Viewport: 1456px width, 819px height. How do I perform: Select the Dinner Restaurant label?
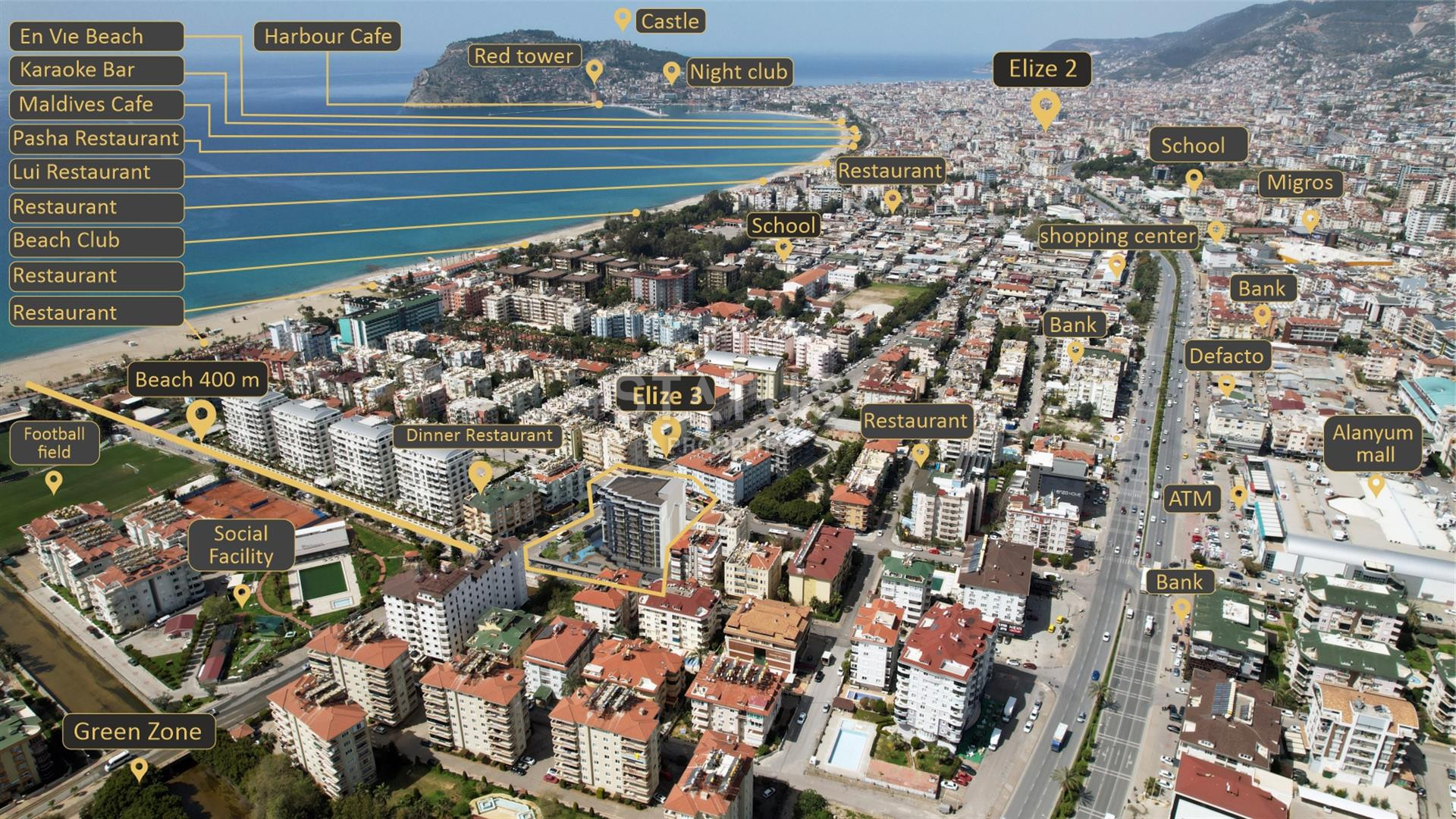pyautogui.click(x=479, y=436)
